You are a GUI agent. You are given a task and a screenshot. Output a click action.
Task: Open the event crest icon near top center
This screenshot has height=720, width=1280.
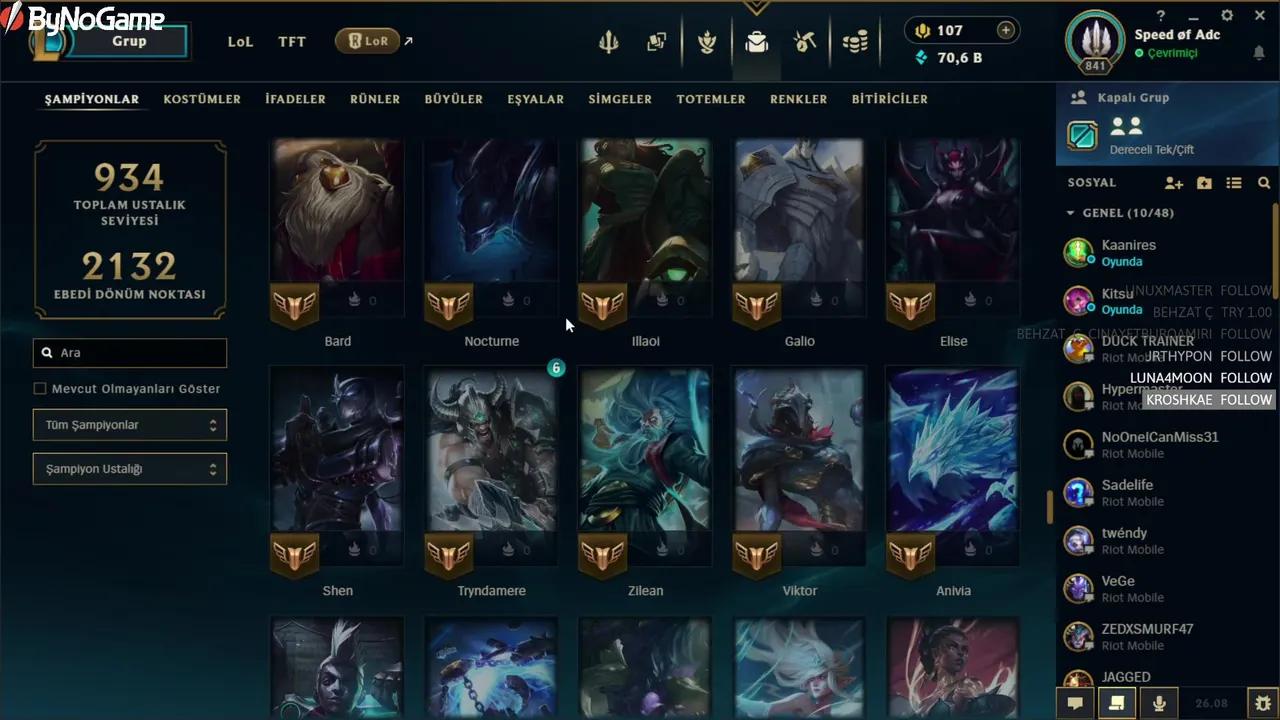click(x=707, y=42)
